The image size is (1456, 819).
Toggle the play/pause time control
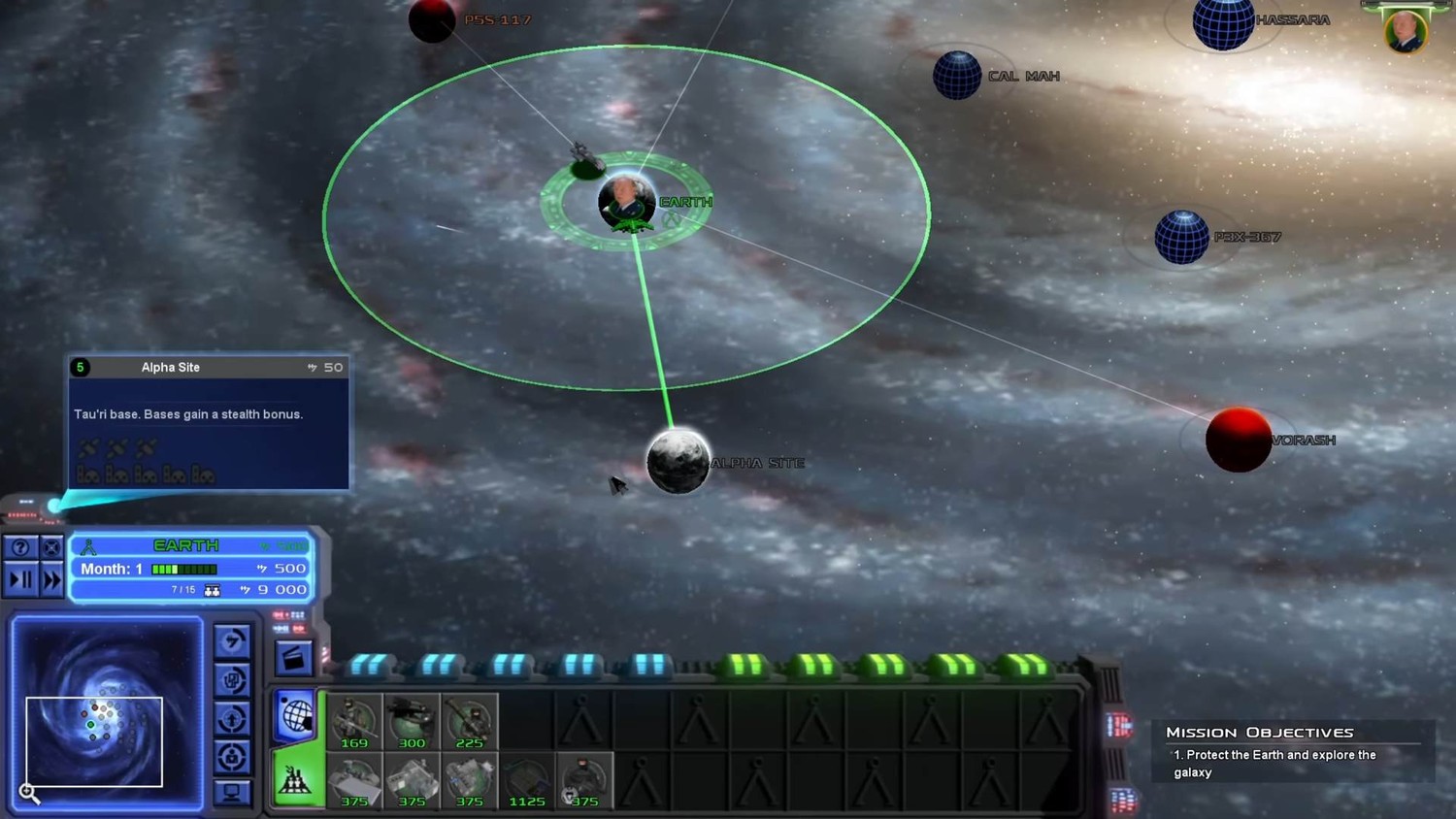(20, 580)
